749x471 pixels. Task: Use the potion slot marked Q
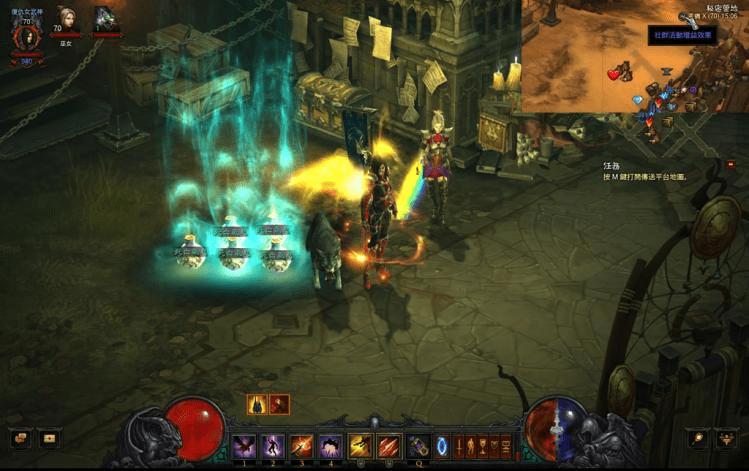click(417, 446)
